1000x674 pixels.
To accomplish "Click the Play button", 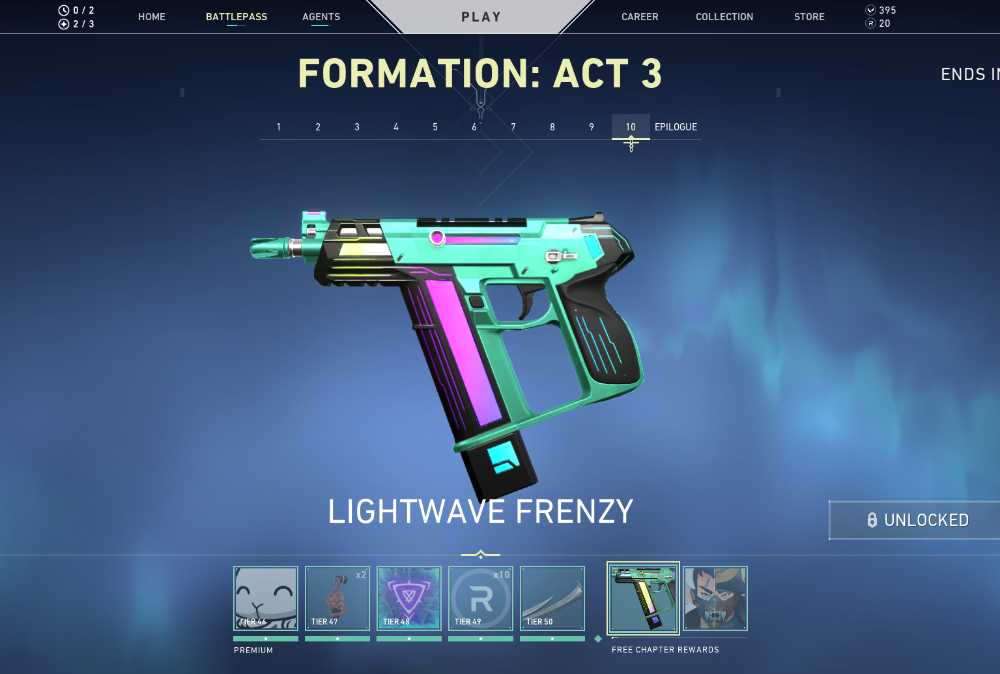I will (481, 17).
